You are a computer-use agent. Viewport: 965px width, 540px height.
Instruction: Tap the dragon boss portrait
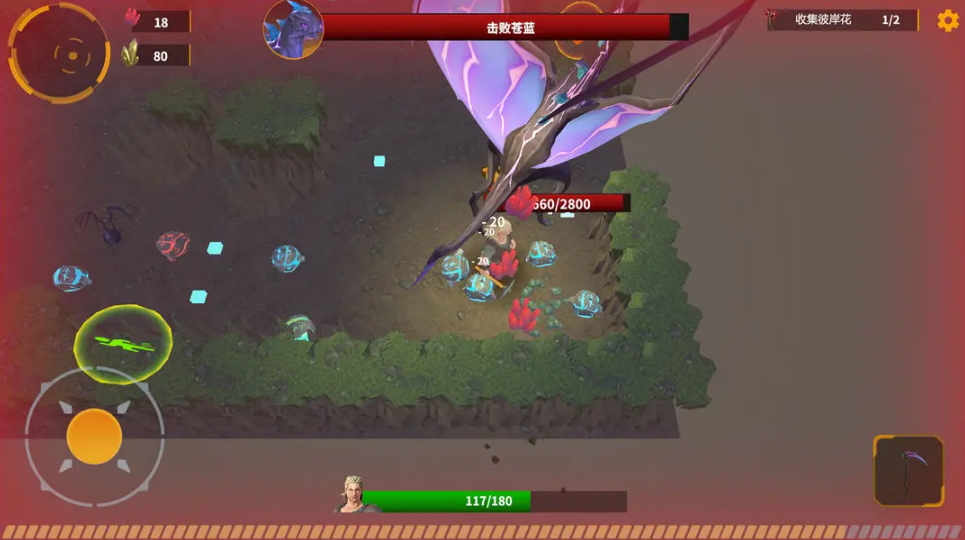293,28
